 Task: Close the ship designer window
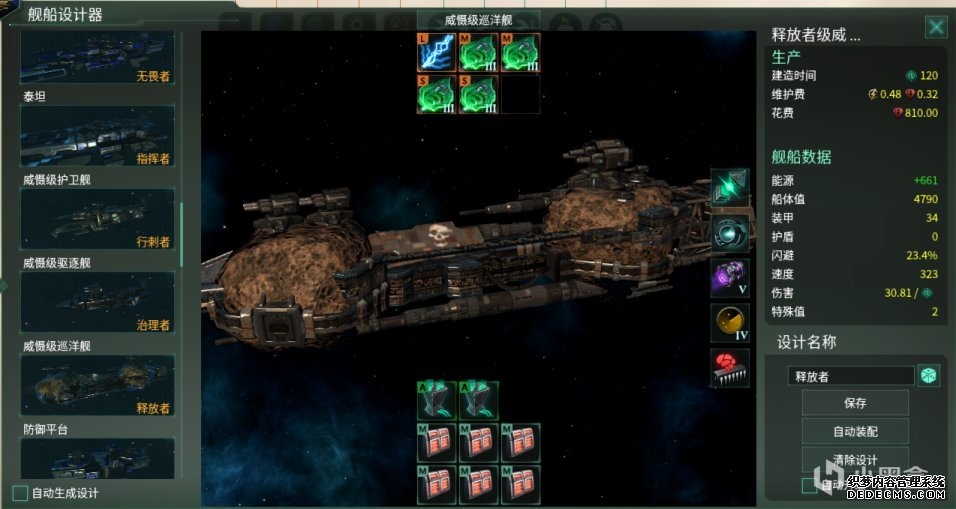[935, 27]
